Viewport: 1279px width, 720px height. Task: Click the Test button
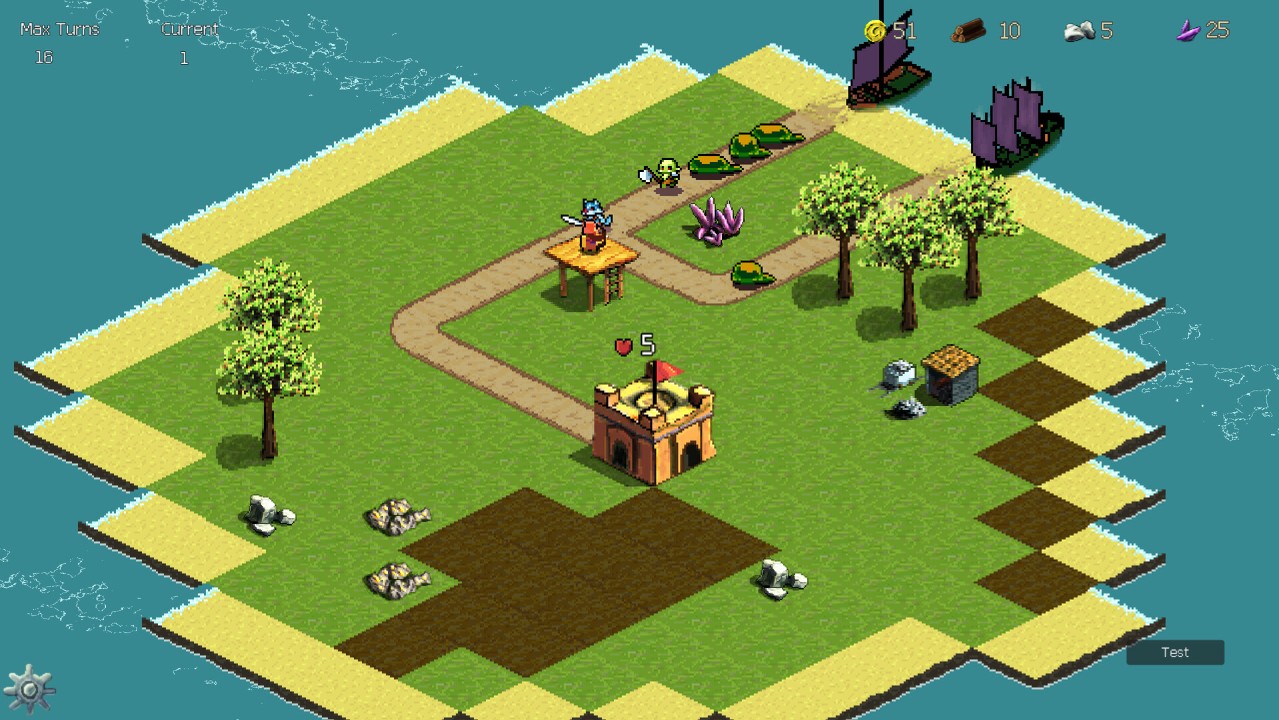[1175, 652]
